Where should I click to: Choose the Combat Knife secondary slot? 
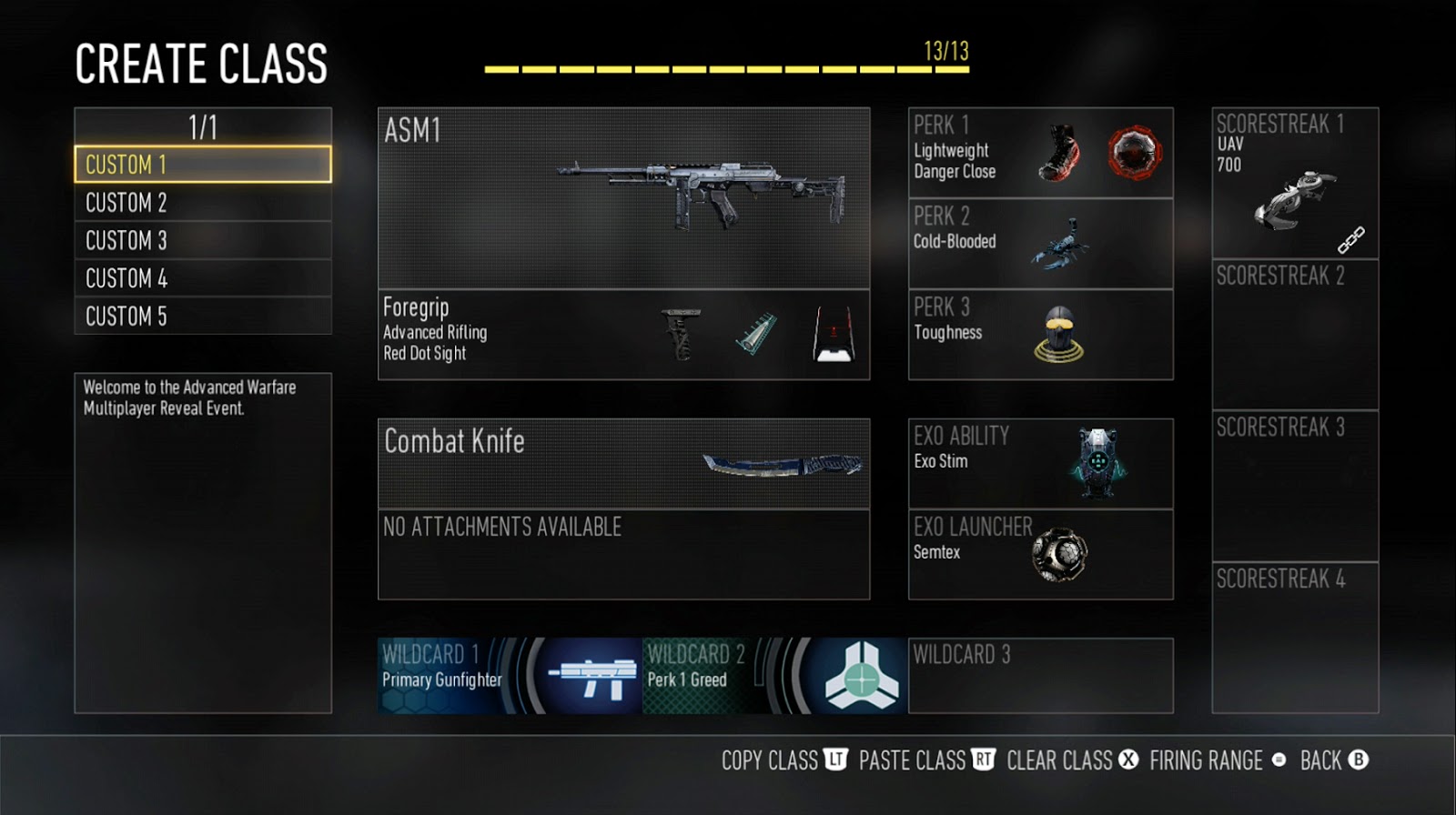pyautogui.click(x=623, y=463)
